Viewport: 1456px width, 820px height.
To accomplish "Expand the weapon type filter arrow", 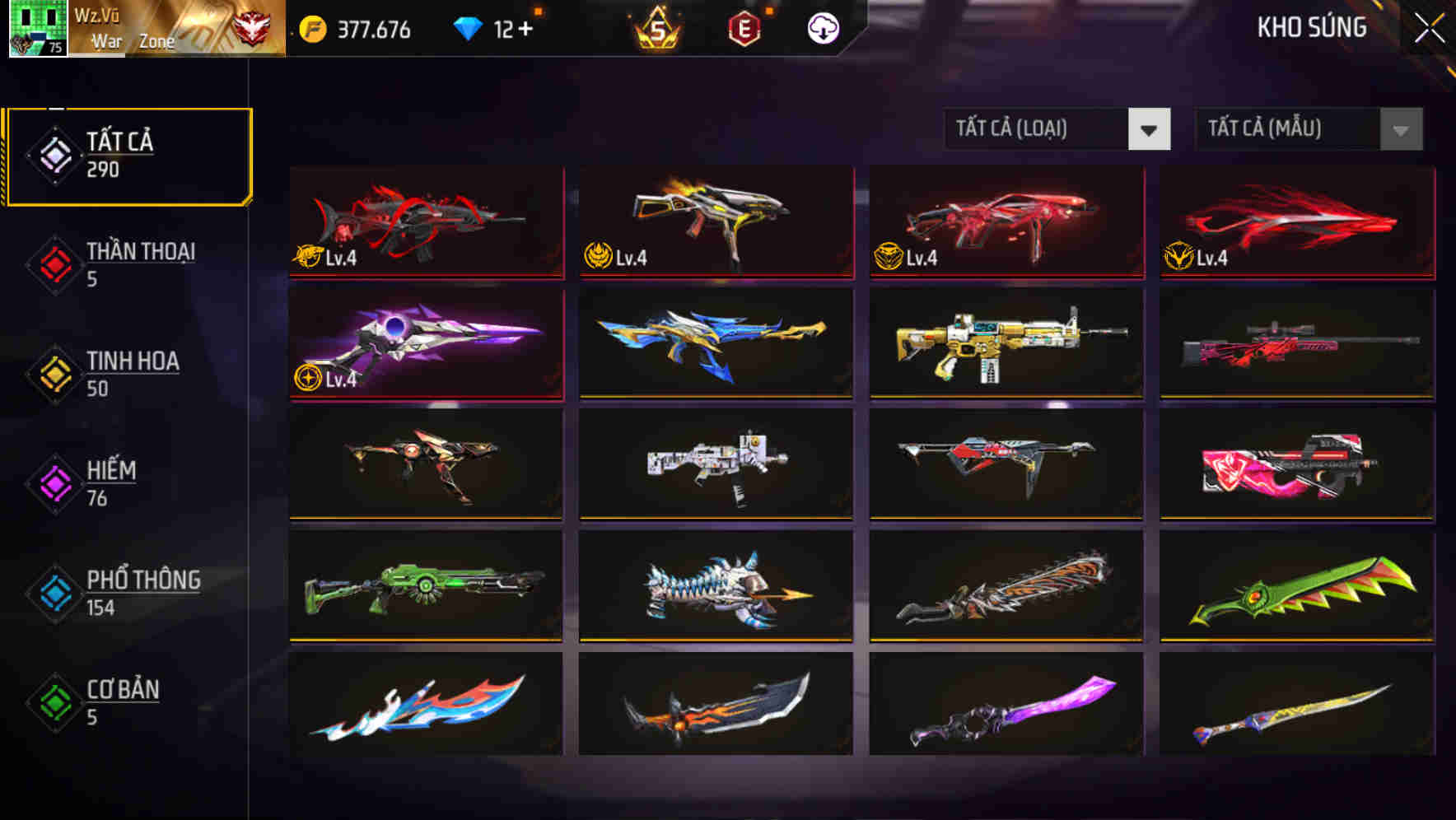I will pyautogui.click(x=1150, y=129).
